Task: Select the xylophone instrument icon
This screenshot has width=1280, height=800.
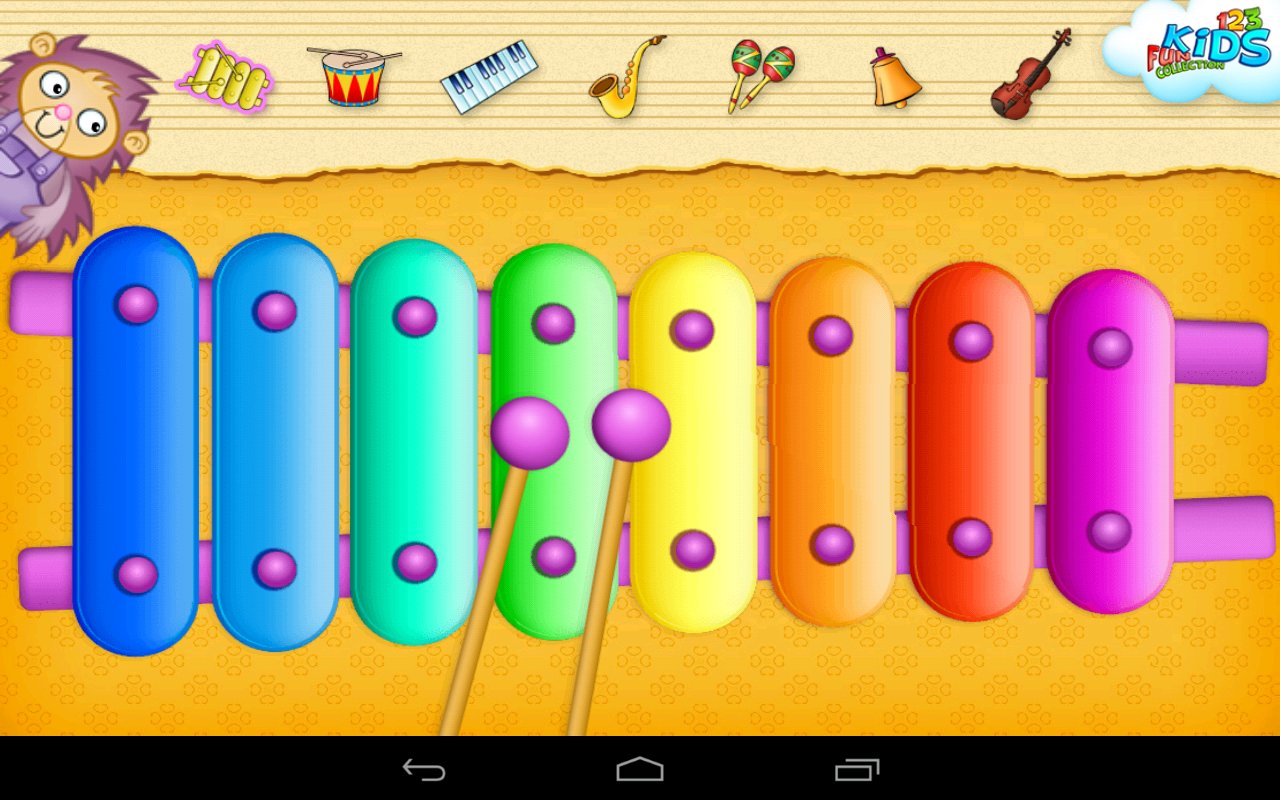Action: coord(224,75)
